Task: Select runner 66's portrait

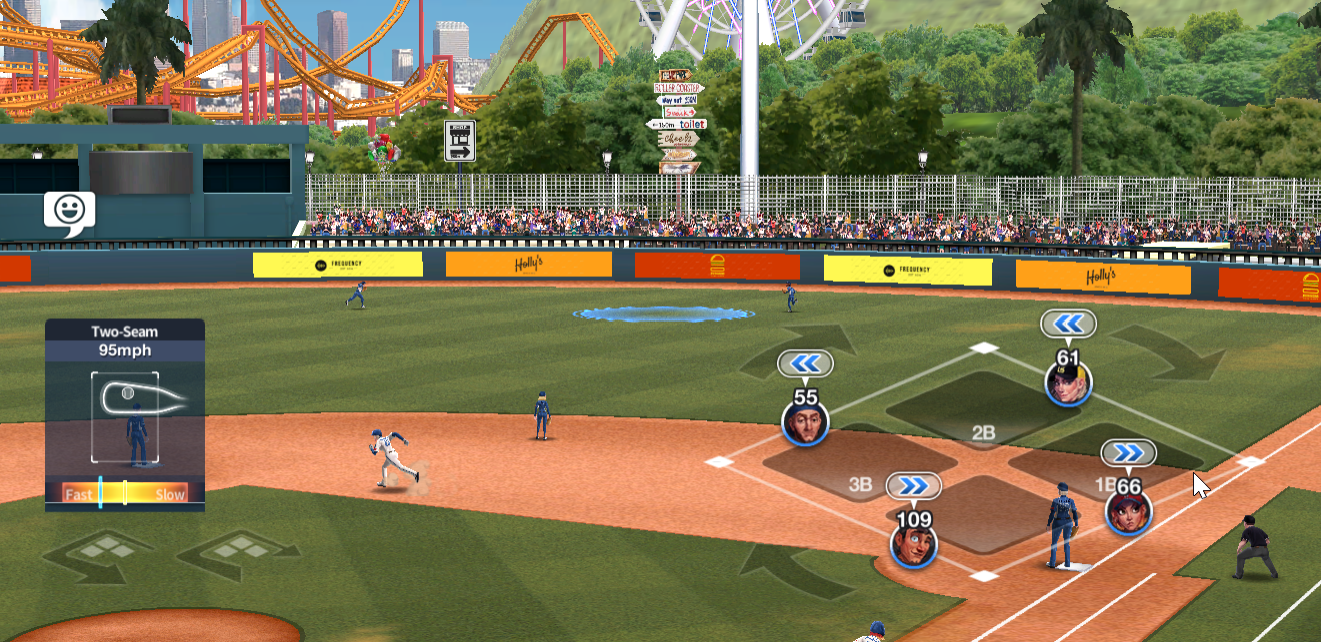Action: (1128, 513)
